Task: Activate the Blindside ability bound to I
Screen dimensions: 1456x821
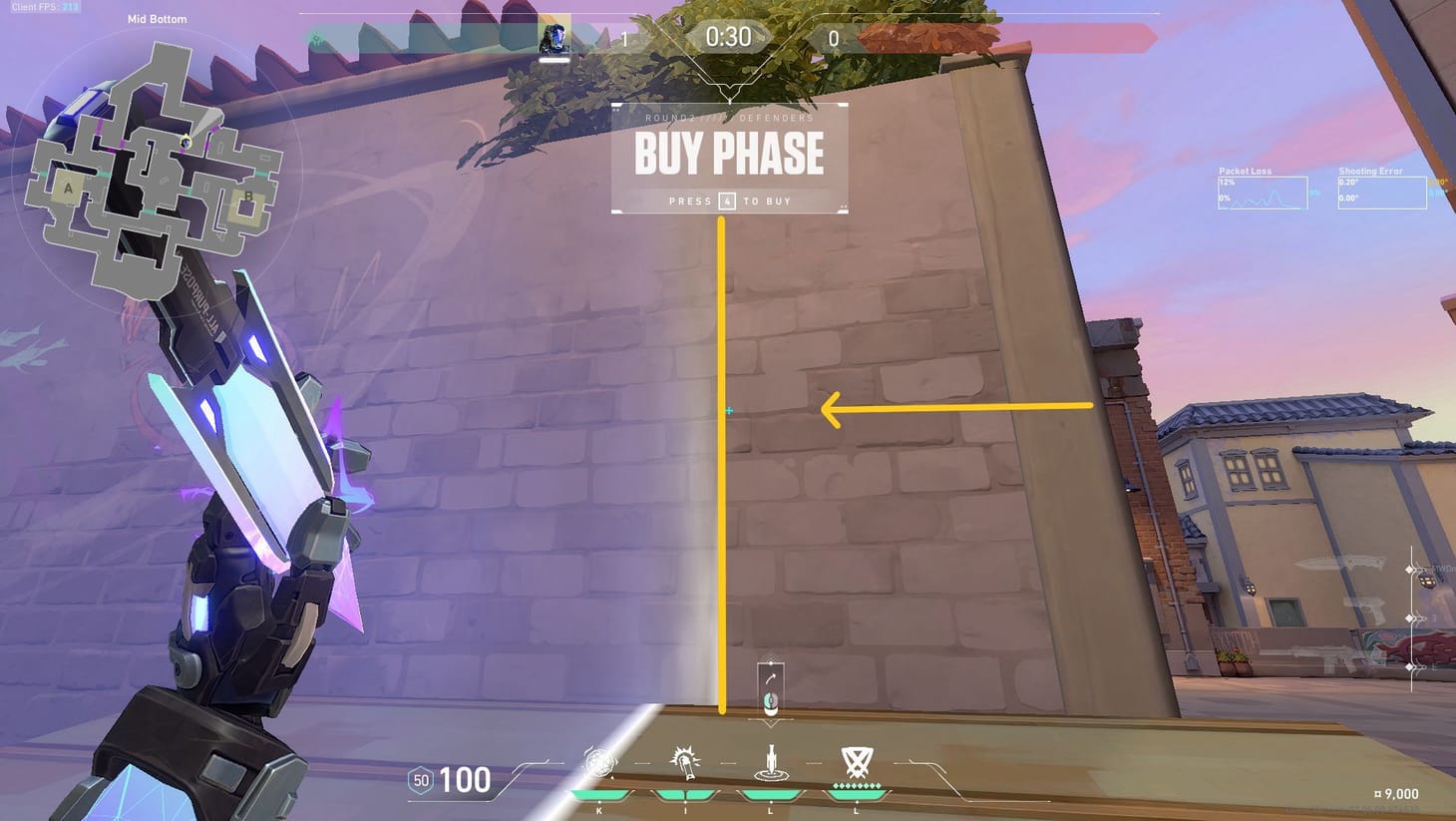Action: click(x=686, y=761)
